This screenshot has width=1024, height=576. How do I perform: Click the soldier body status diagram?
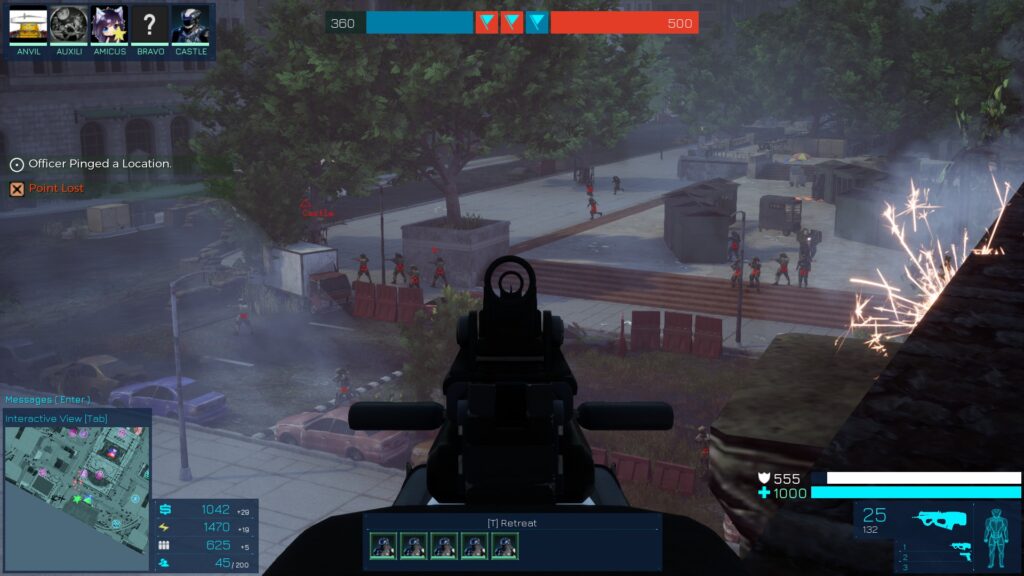pos(996,535)
